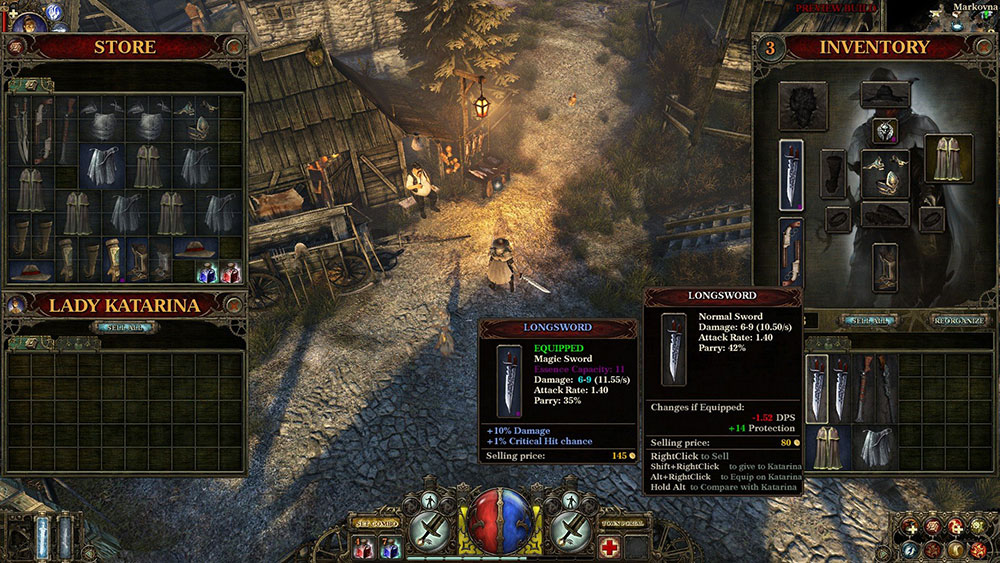Click Sell All under Lady Katarina
This screenshot has height=563, width=1000.
click(x=125, y=327)
